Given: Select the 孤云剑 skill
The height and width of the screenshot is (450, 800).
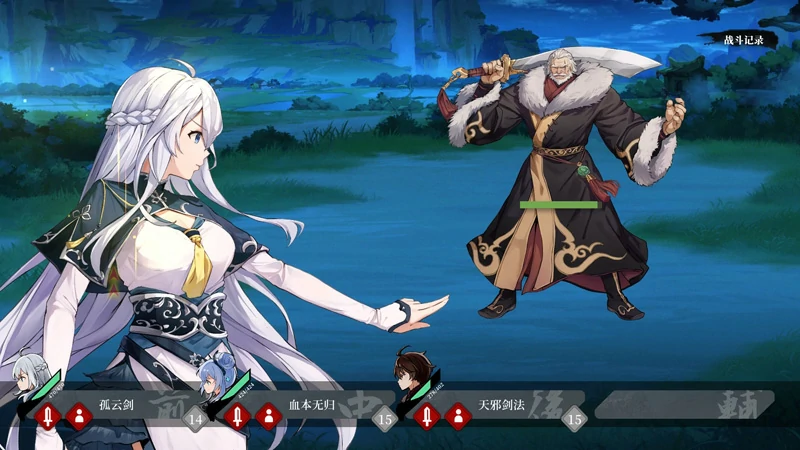Looking at the screenshot, I should click(x=117, y=407).
